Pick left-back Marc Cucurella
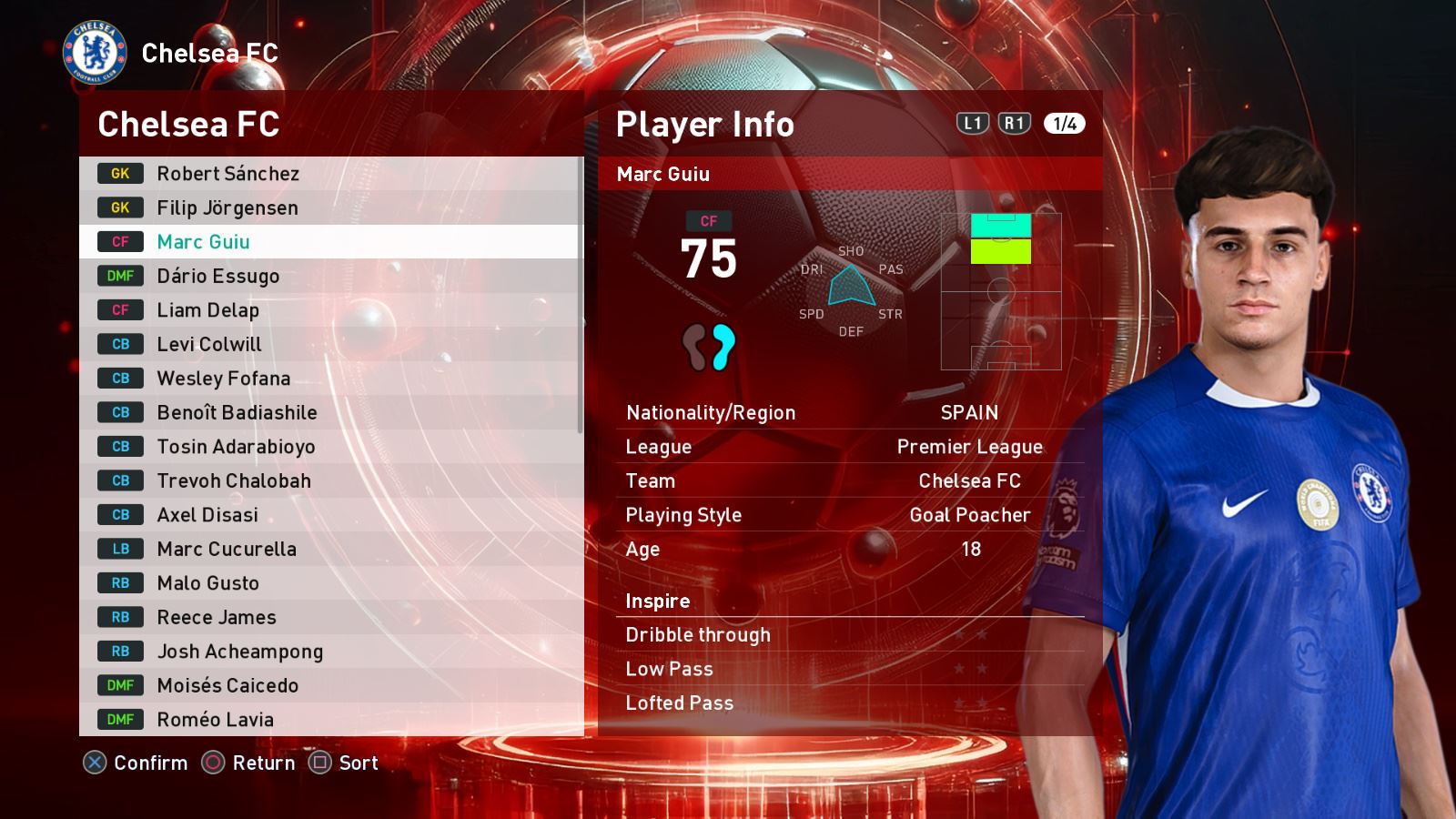The height and width of the screenshot is (819, 1456). 328,549
